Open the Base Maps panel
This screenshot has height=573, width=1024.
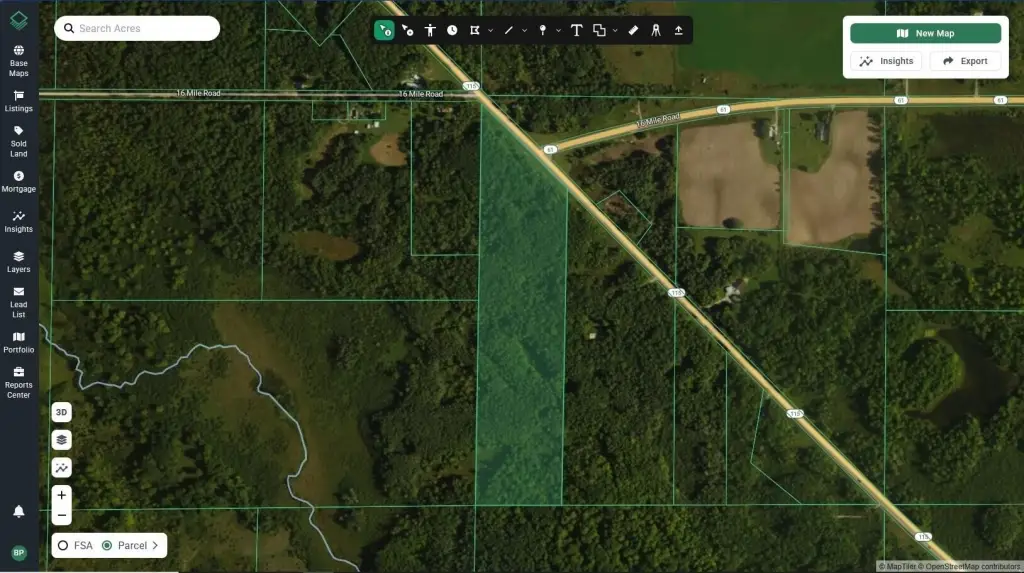click(18, 60)
